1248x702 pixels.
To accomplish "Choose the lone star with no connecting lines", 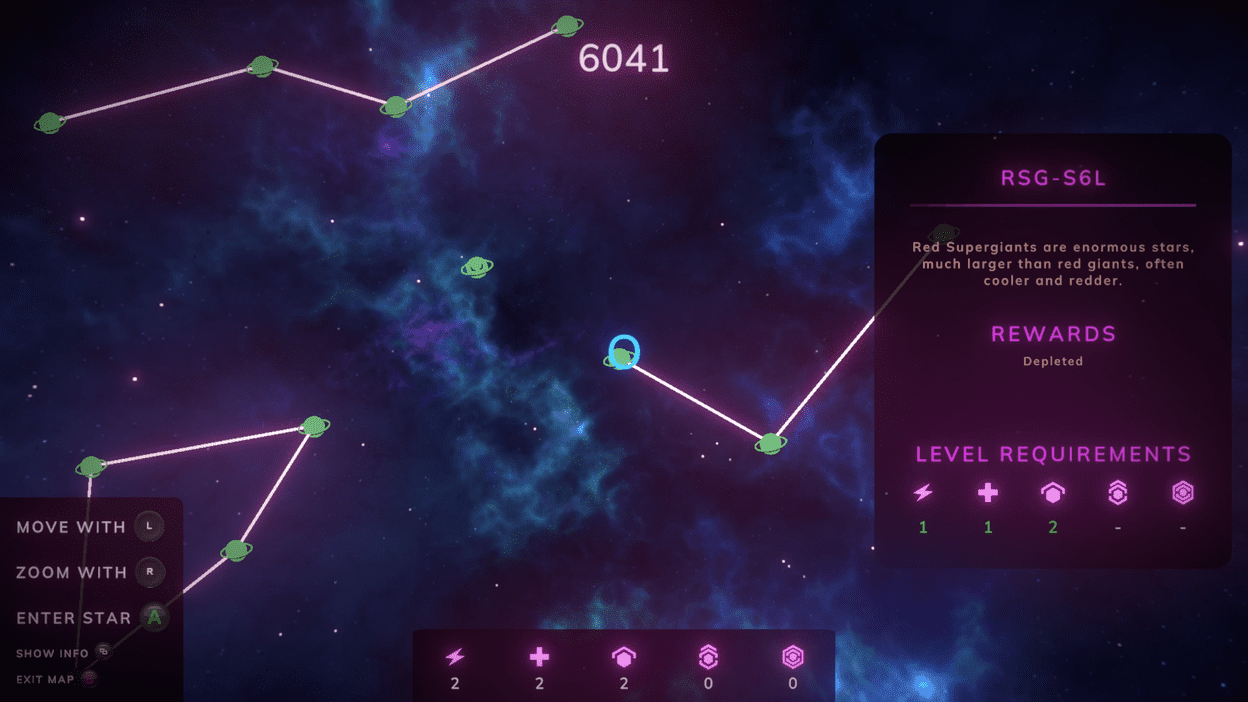I will pos(477,267).
